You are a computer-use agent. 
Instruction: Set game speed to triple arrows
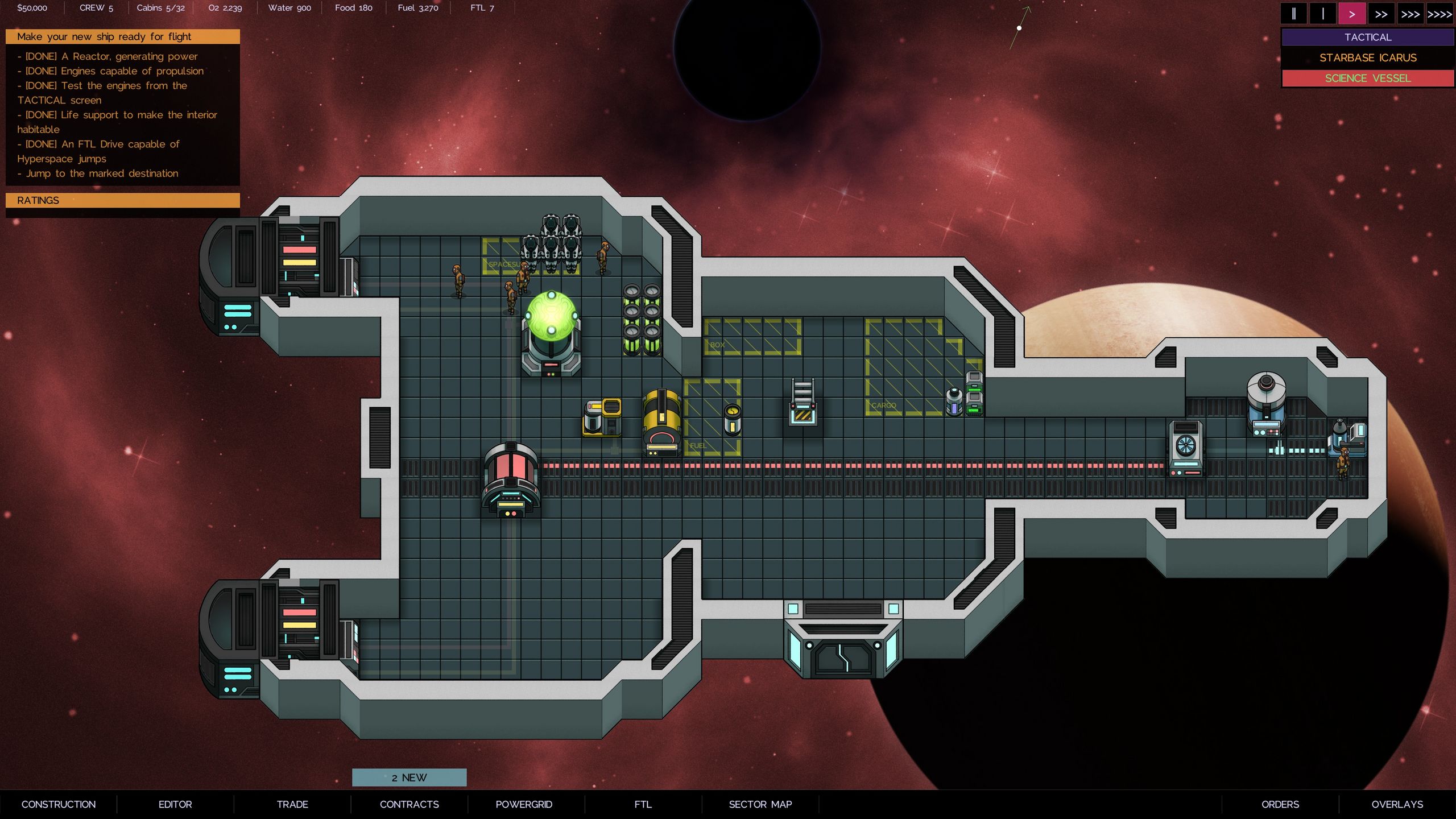point(1410,14)
